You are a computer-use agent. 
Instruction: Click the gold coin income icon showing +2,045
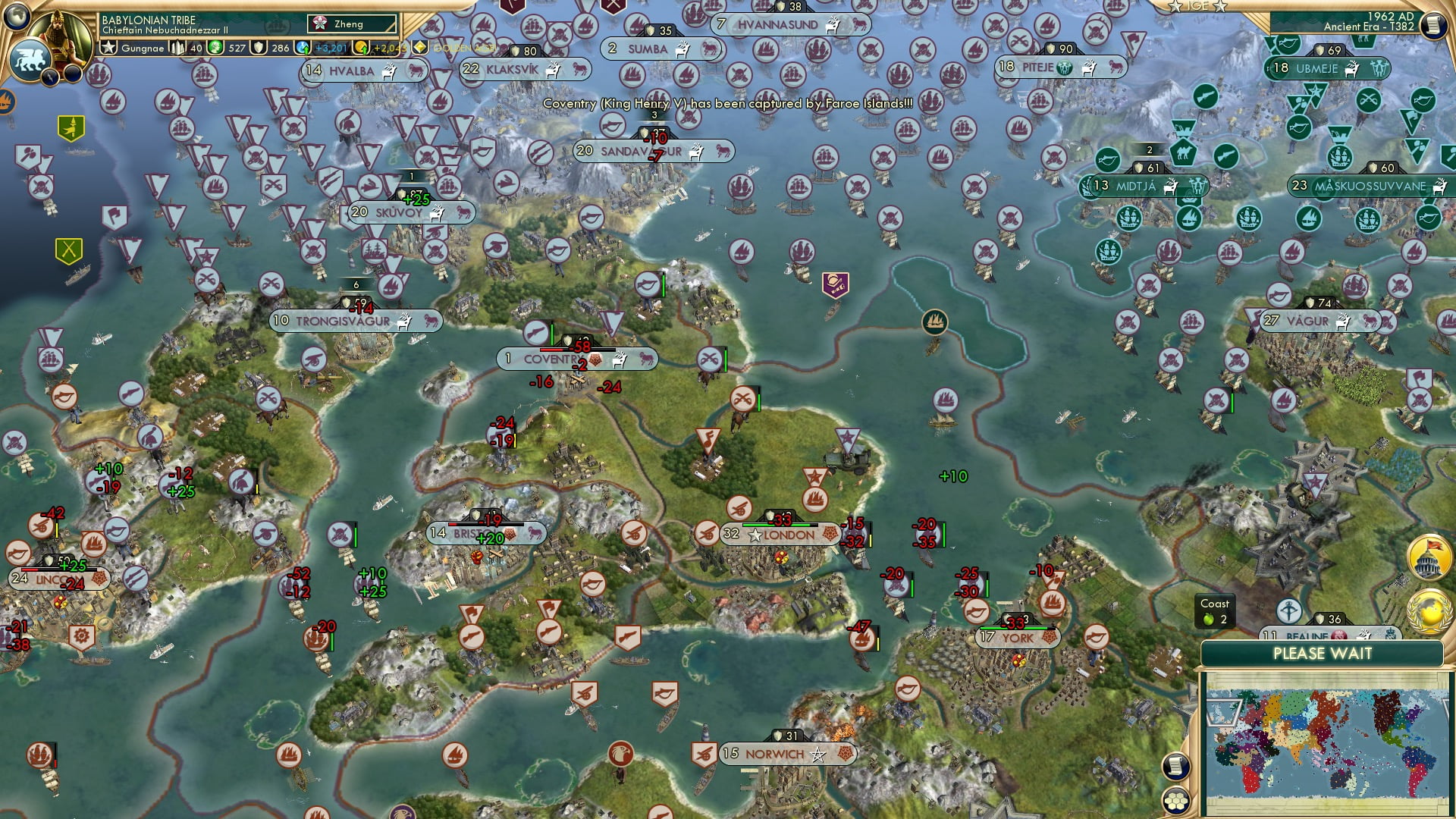point(362,47)
